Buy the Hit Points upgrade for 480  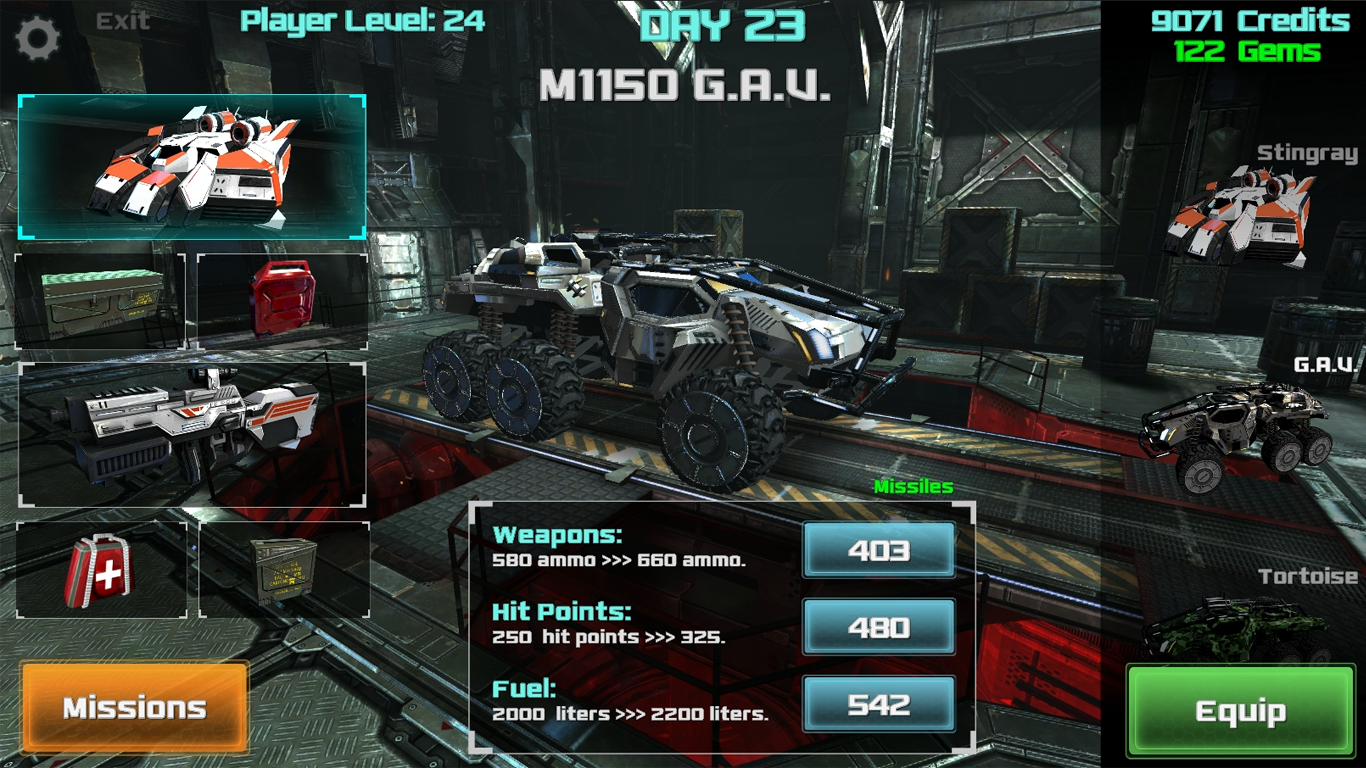(x=878, y=627)
